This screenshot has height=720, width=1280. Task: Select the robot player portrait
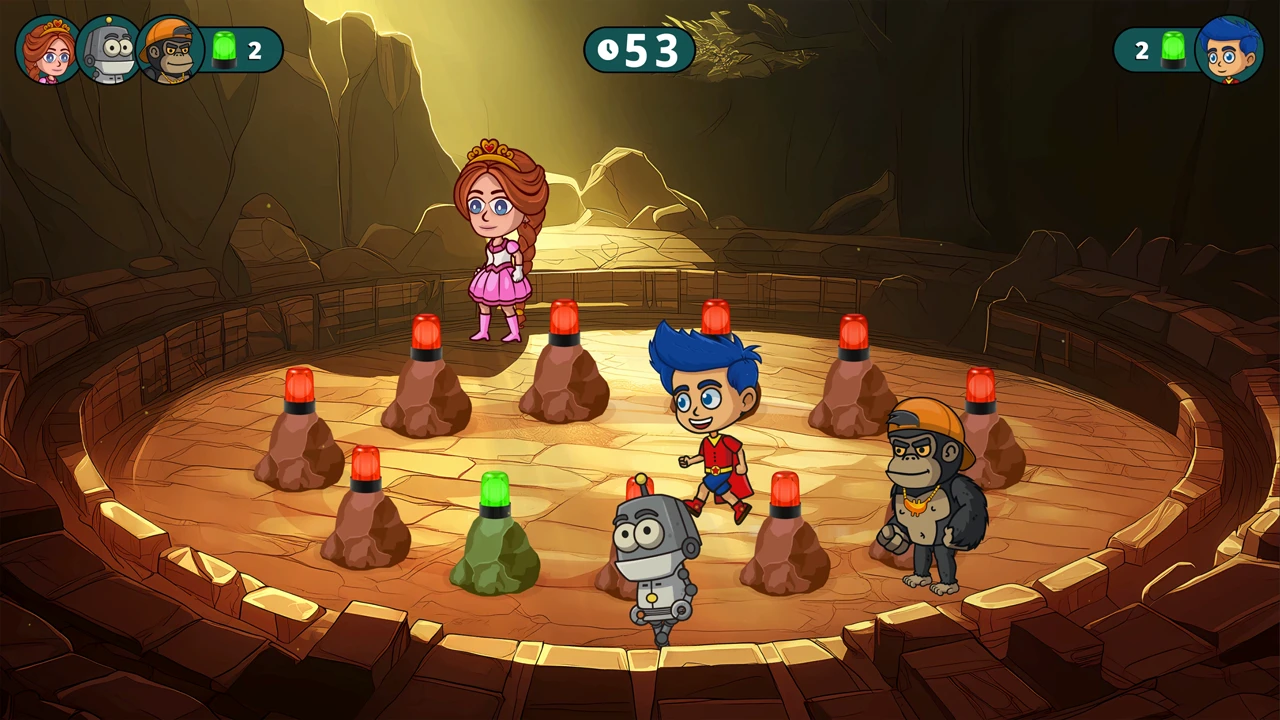(108, 50)
